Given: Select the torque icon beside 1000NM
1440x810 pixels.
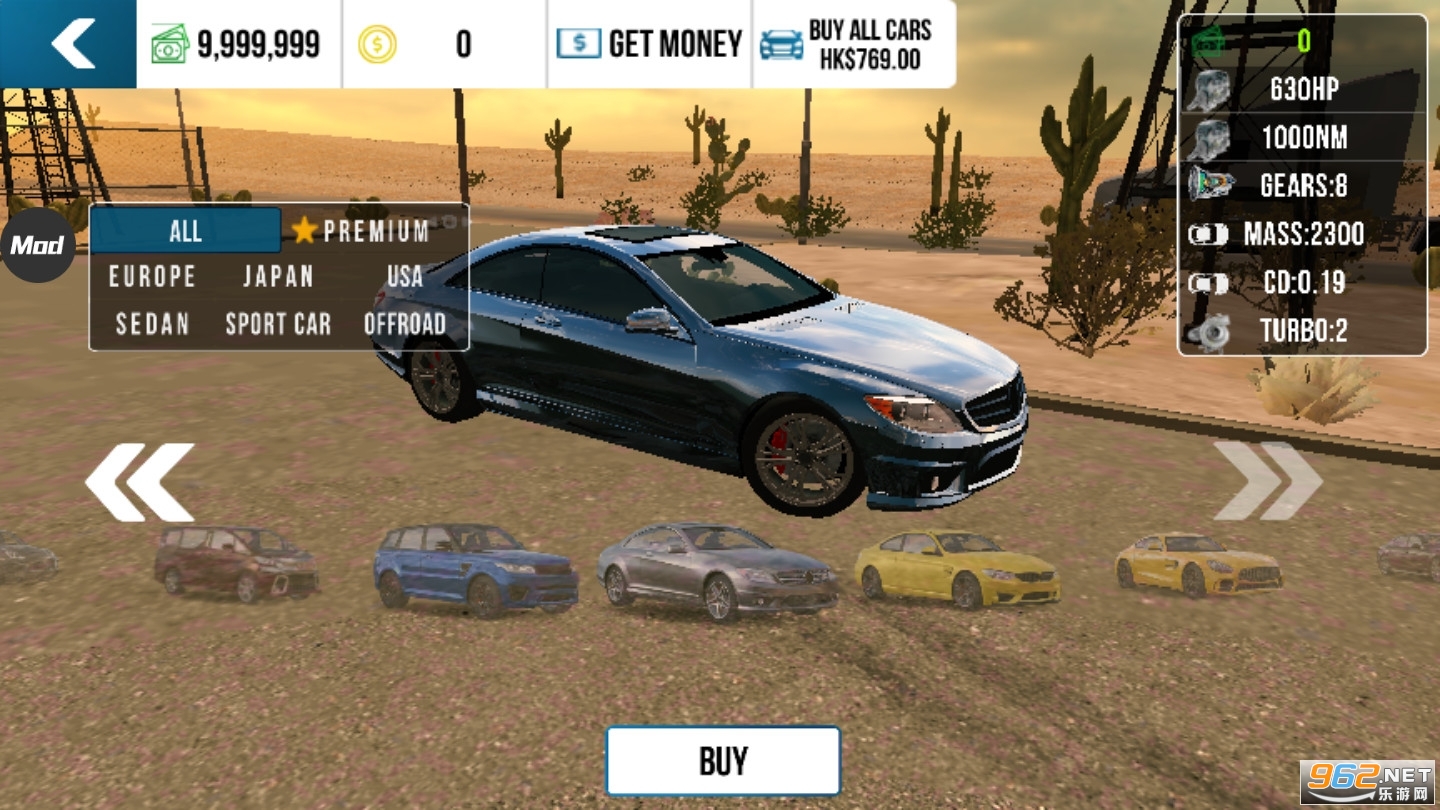Looking at the screenshot, I should click(1208, 137).
